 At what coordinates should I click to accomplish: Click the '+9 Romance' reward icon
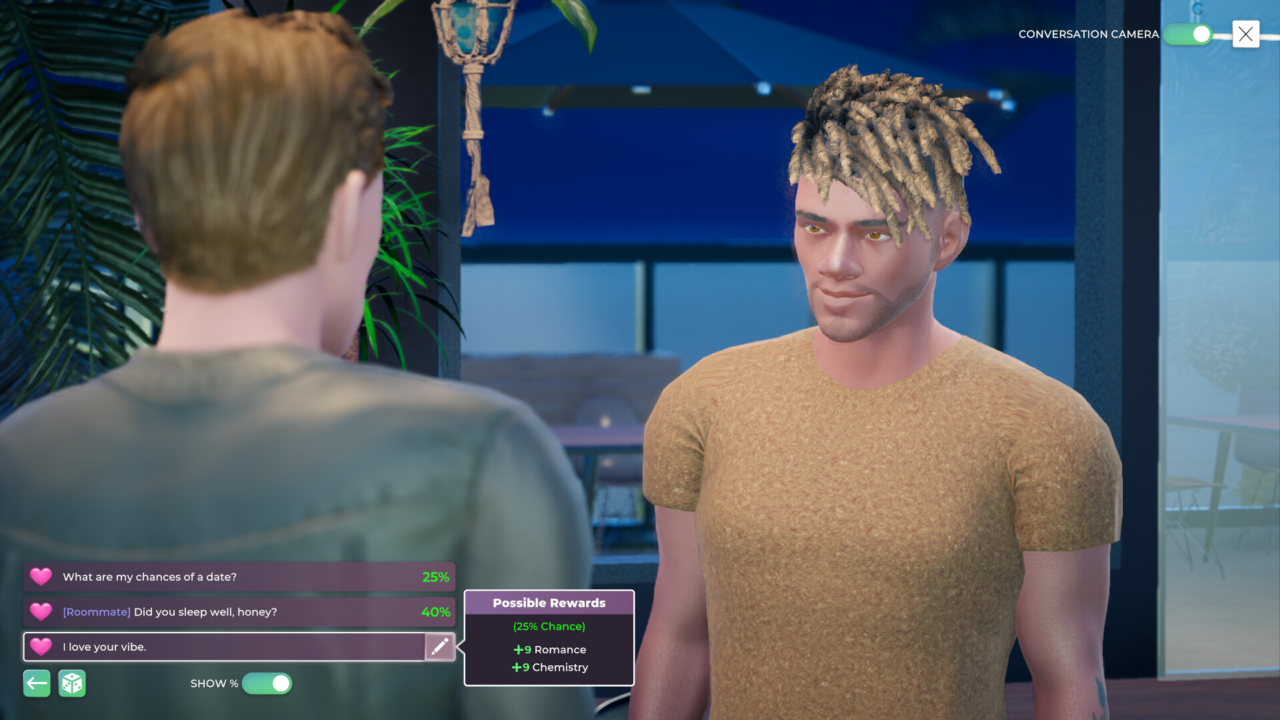[x=521, y=649]
